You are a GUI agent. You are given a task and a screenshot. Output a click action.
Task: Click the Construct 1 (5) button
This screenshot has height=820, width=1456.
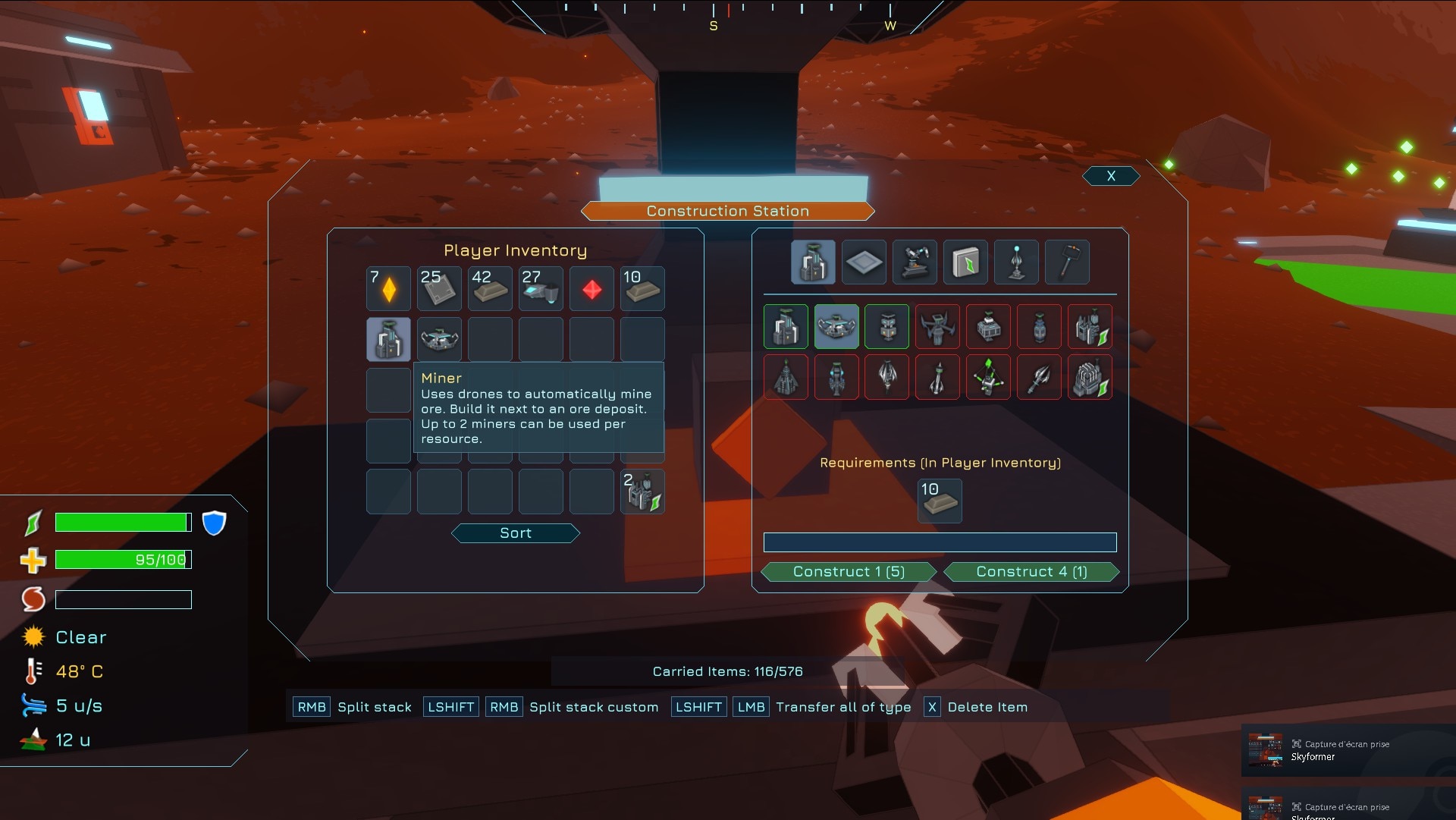click(x=849, y=572)
